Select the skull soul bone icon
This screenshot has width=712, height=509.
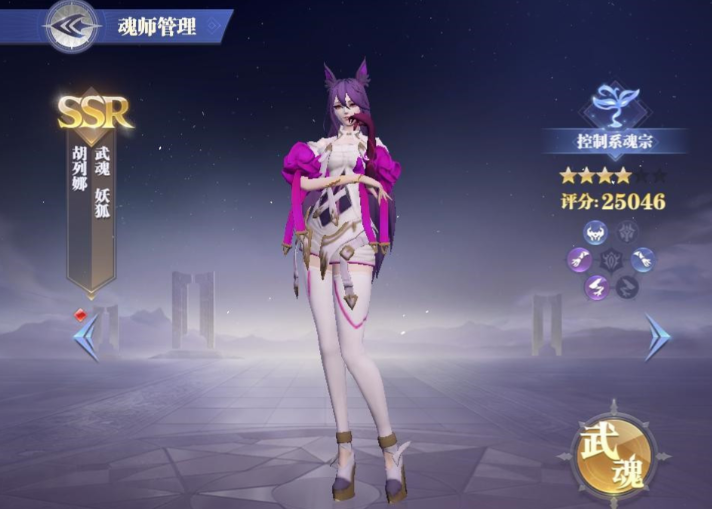[x=595, y=234]
